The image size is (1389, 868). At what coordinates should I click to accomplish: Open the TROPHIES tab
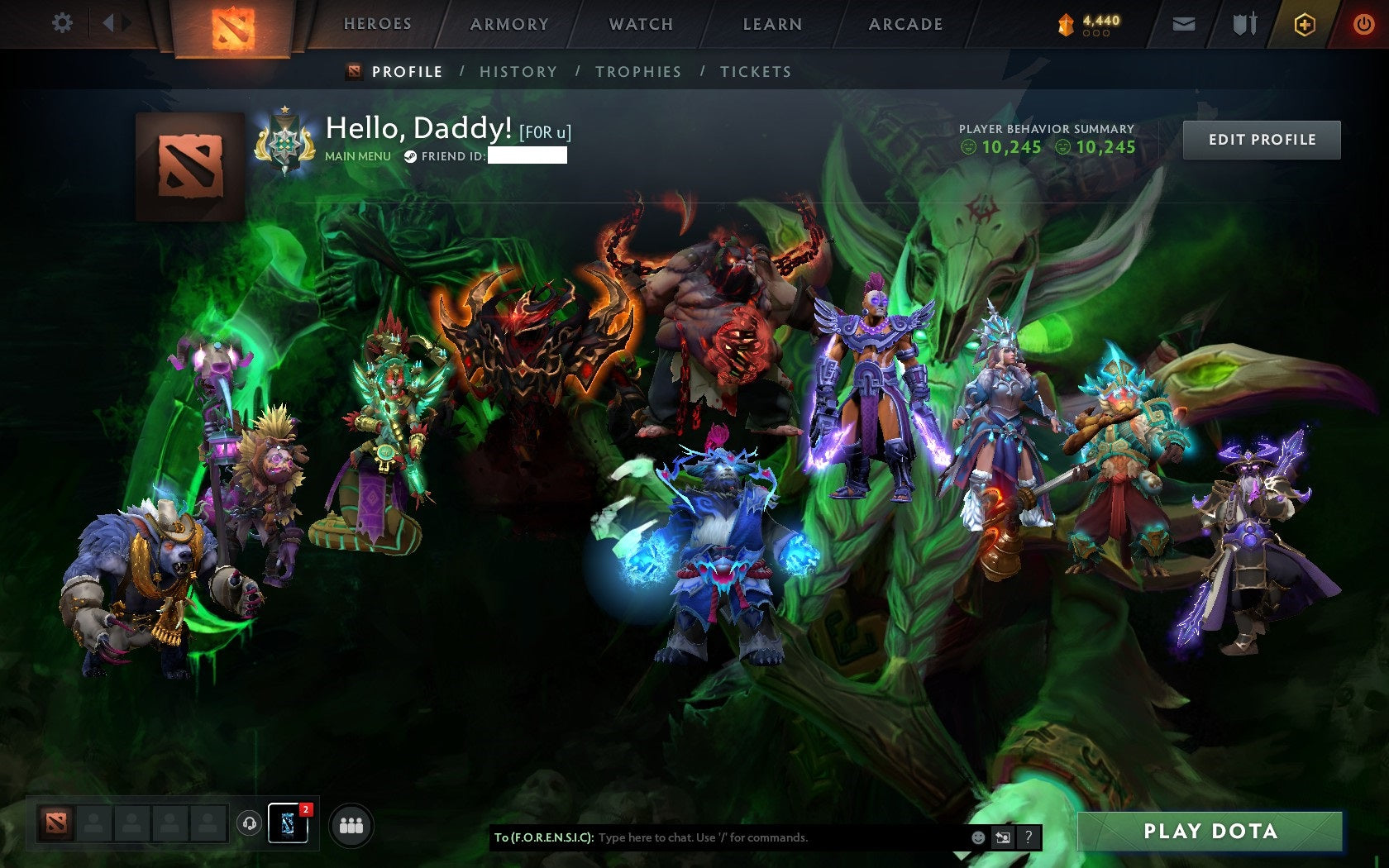coord(638,72)
